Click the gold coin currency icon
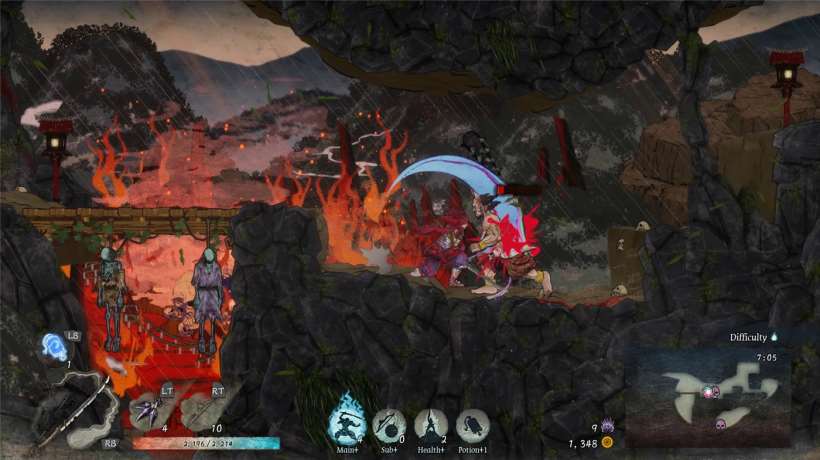The height and width of the screenshot is (460, 820). click(x=607, y=442)
